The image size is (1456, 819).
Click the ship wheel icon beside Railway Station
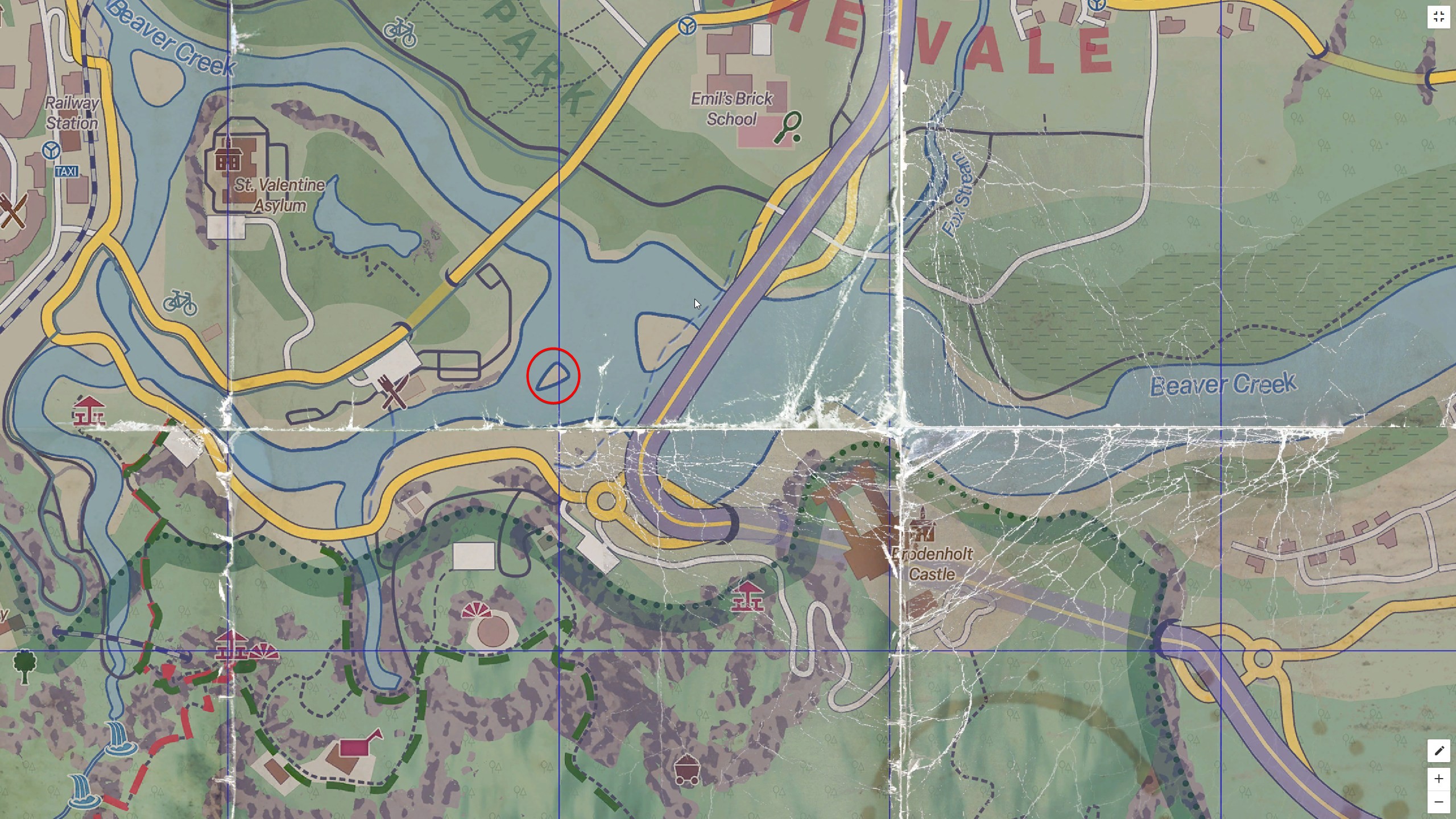[x=51, y=150]
